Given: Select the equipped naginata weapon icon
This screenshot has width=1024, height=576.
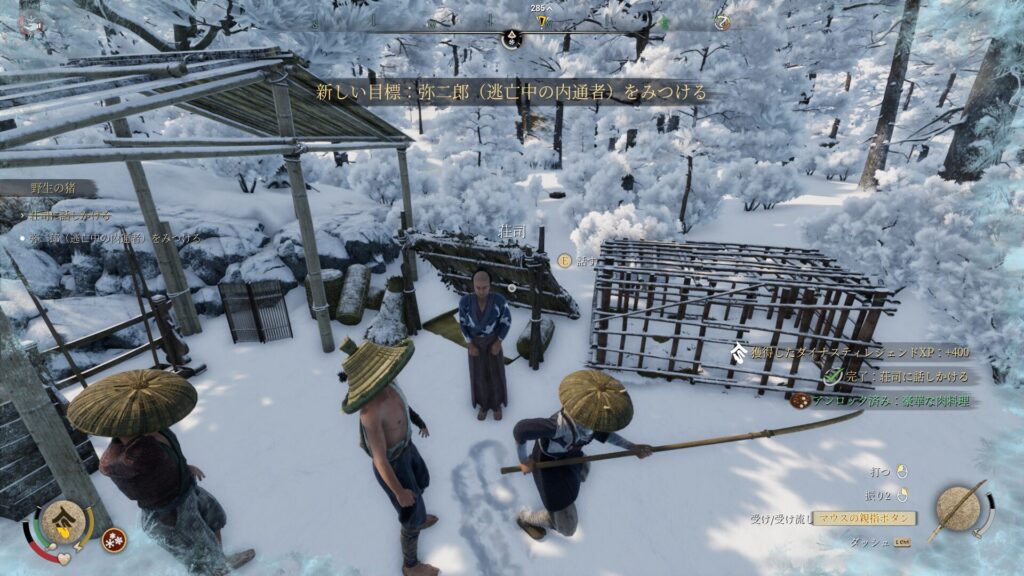Looking at the screenshot, I should tap(958, 509).
